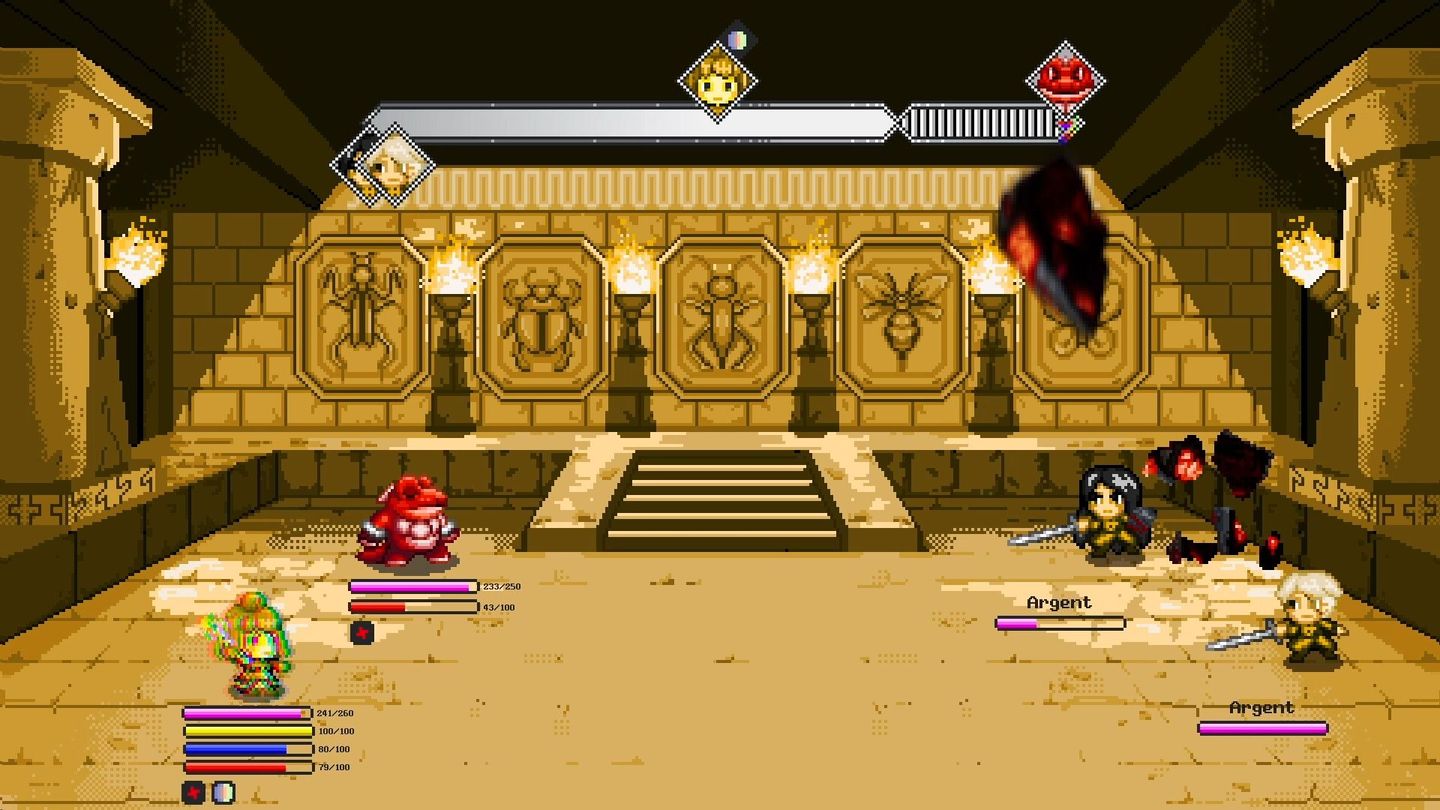This screenshot has width=1440, height=810.
Task: Click the lower Argent name label
Action: point(1262,708)
